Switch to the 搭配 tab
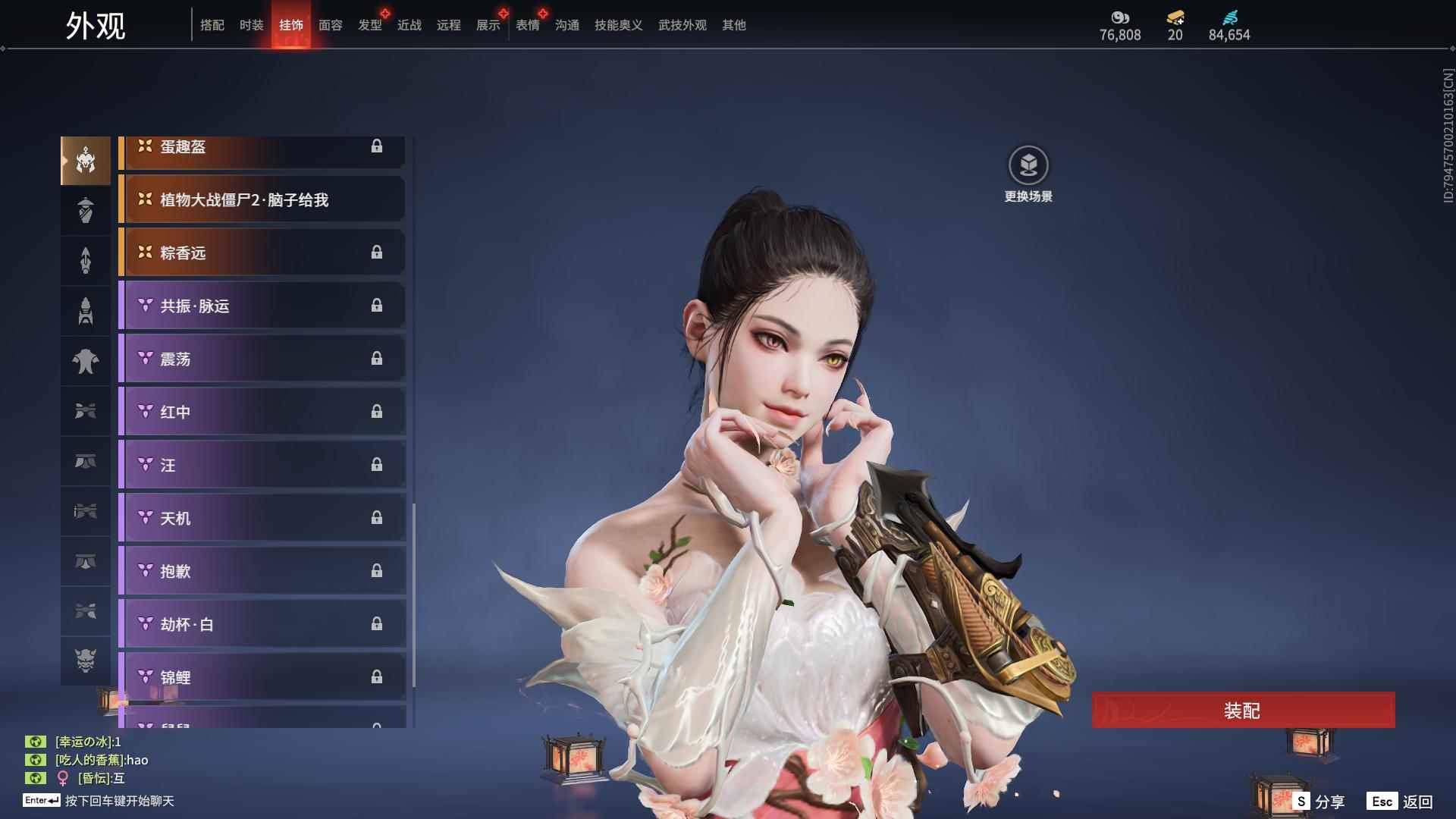This screenshot has width=1456, height=819. 212,25
